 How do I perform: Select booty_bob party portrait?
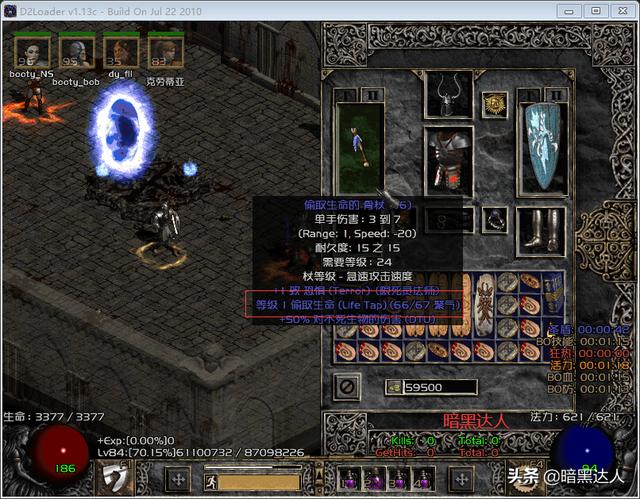pos(76,50)
